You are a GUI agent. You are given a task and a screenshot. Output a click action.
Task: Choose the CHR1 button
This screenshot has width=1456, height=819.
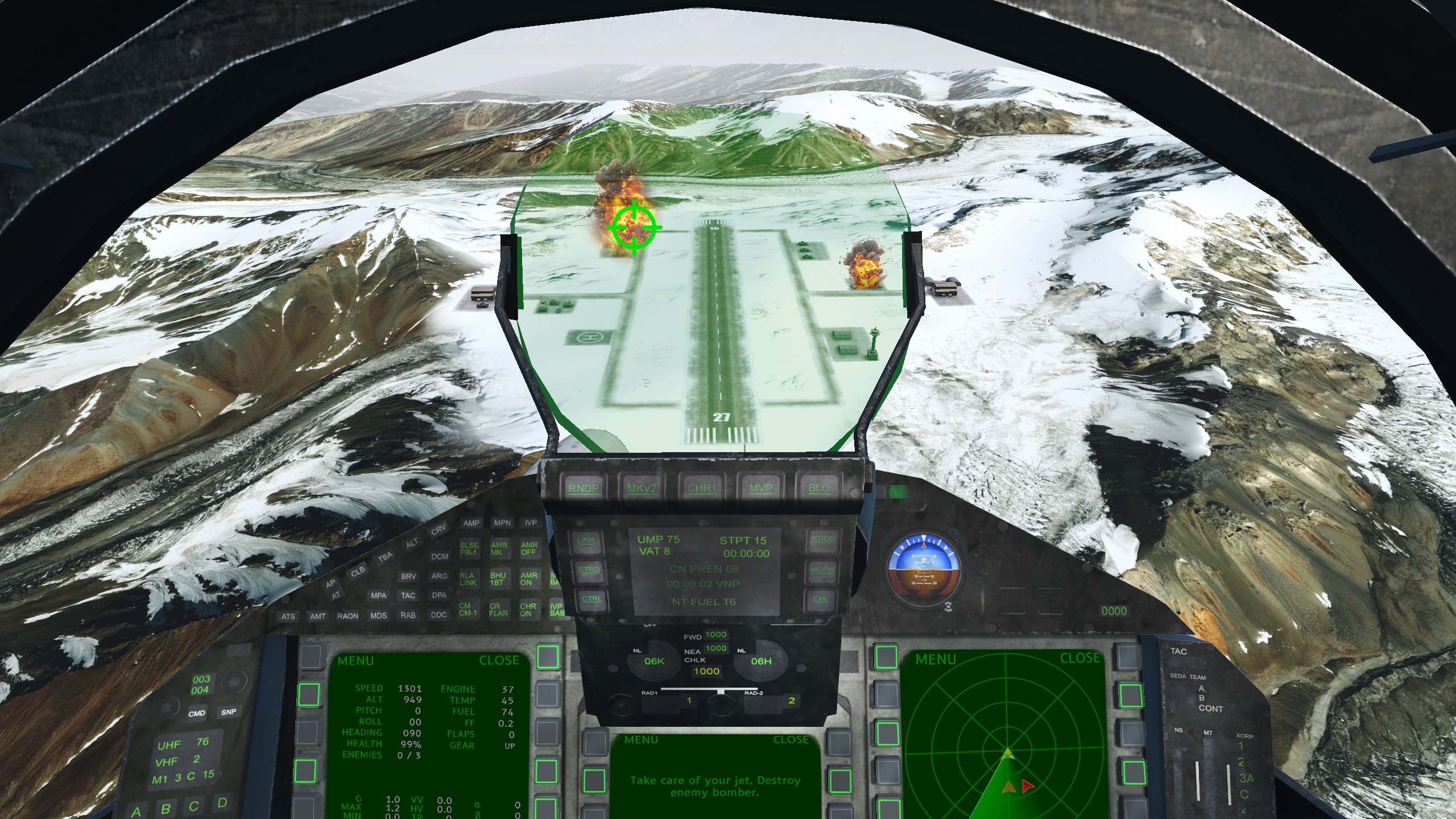click(701, 489)
